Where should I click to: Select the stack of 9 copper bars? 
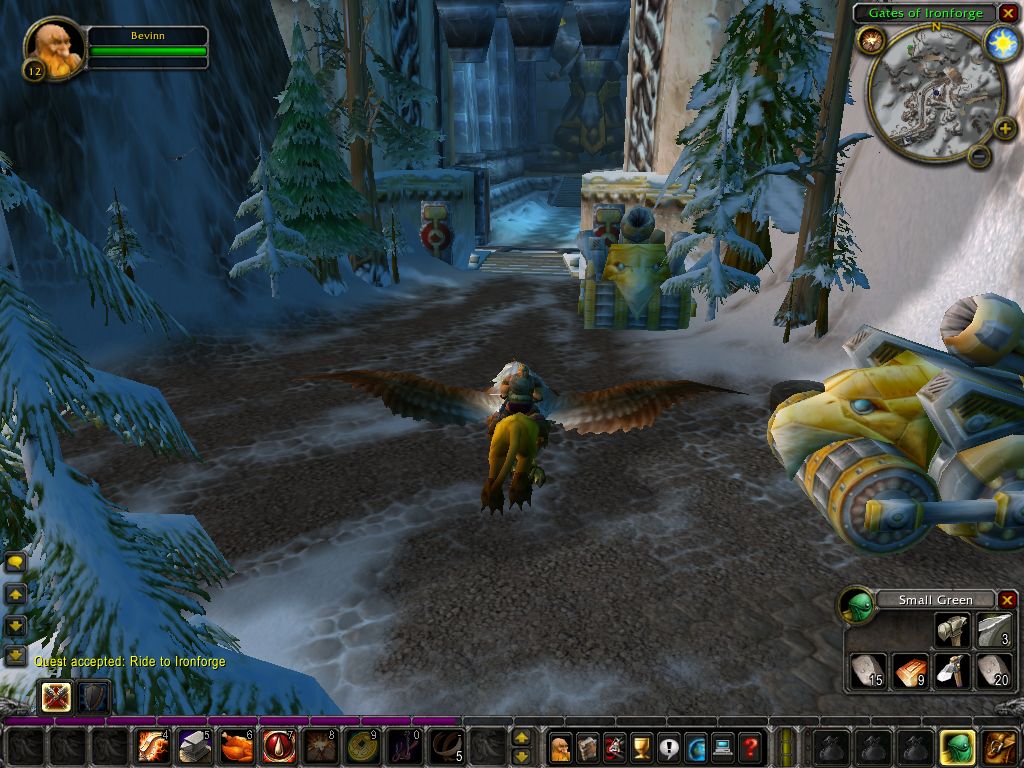pyautogui.click(x=910, y=670)
